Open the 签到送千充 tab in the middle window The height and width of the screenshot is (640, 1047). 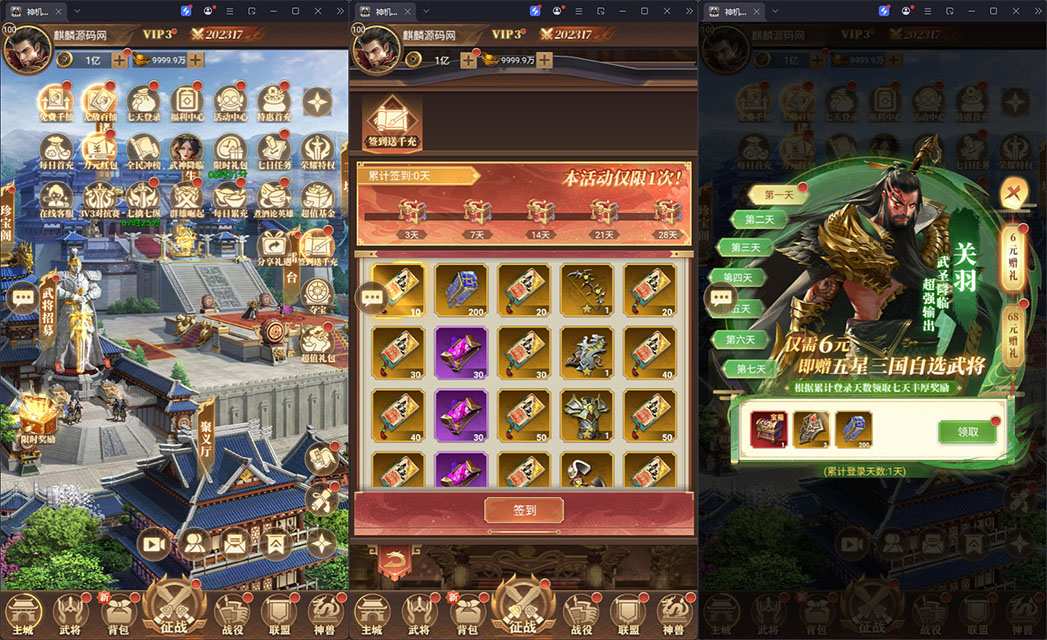391,125
